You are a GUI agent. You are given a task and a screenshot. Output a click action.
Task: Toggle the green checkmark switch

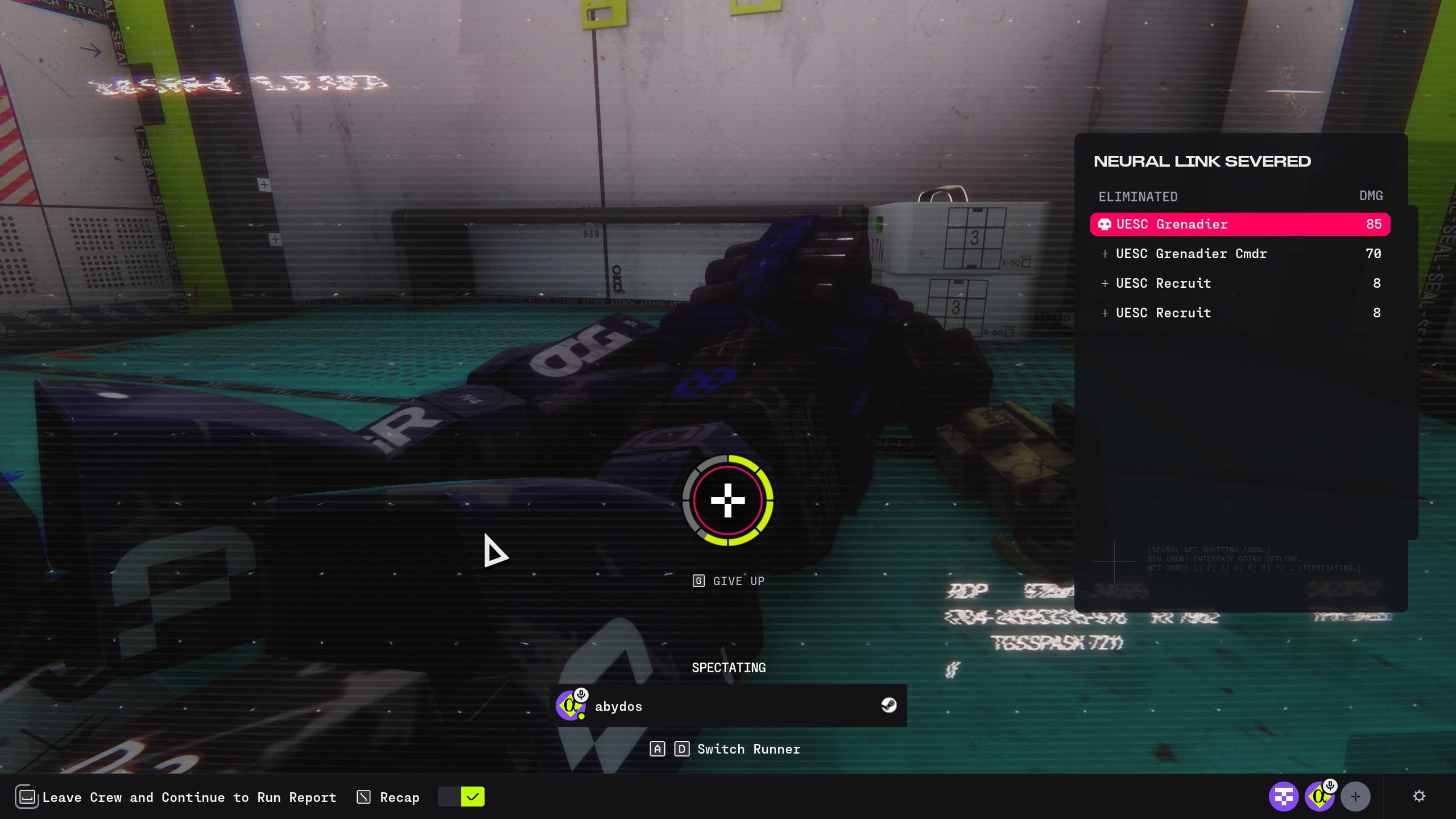[461, 797]
